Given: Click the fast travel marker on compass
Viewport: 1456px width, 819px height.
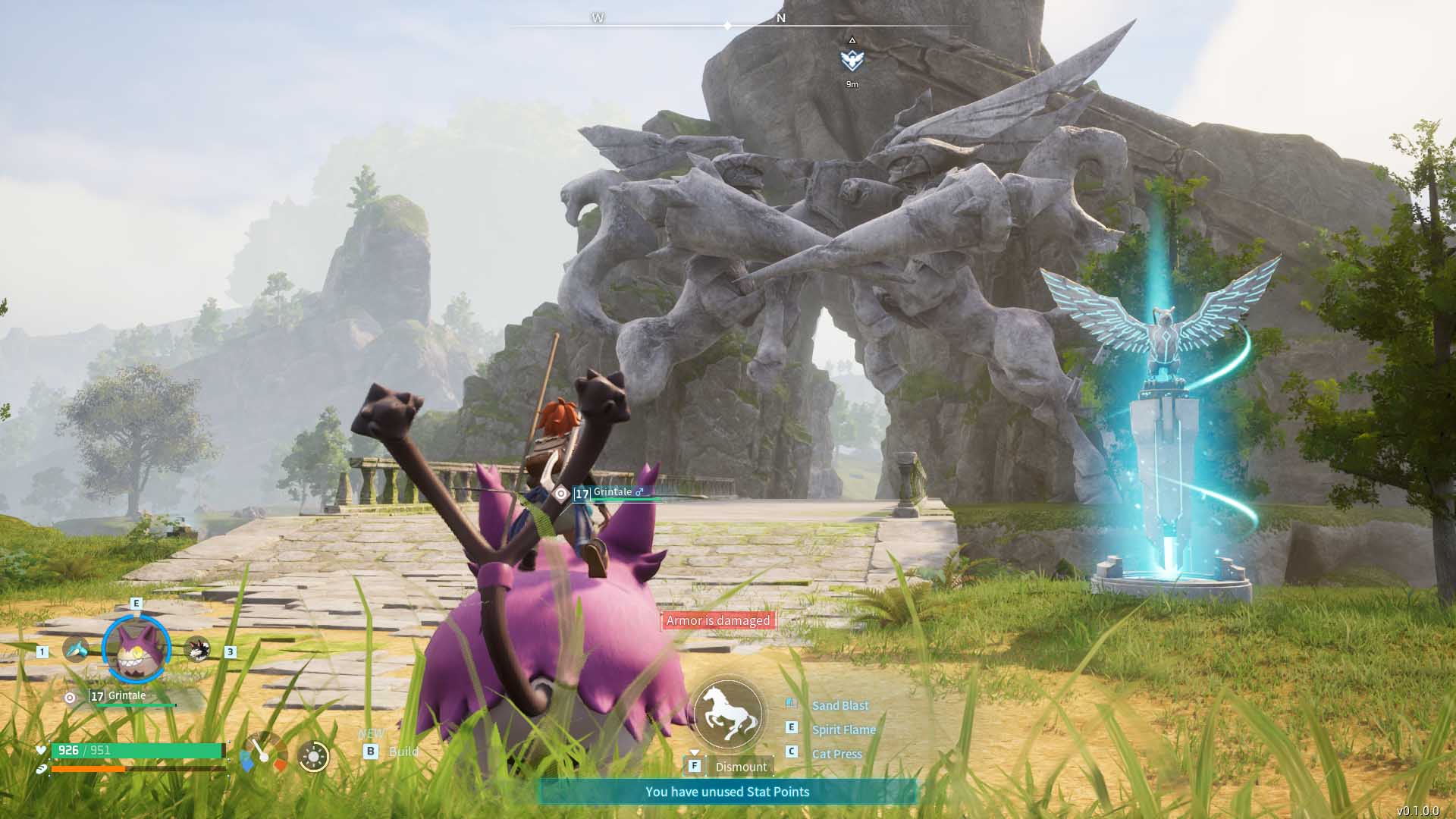Looking at the screenshot, I should [852, 59].
